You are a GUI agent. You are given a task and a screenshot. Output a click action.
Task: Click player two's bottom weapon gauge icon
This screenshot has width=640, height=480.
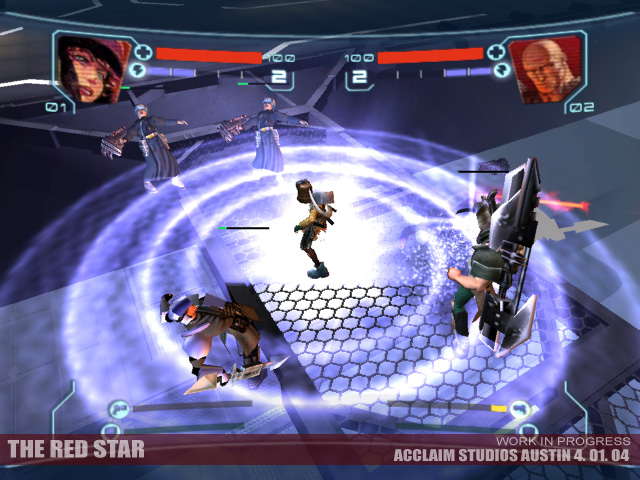pyautogui.click(x=519, y=407)
